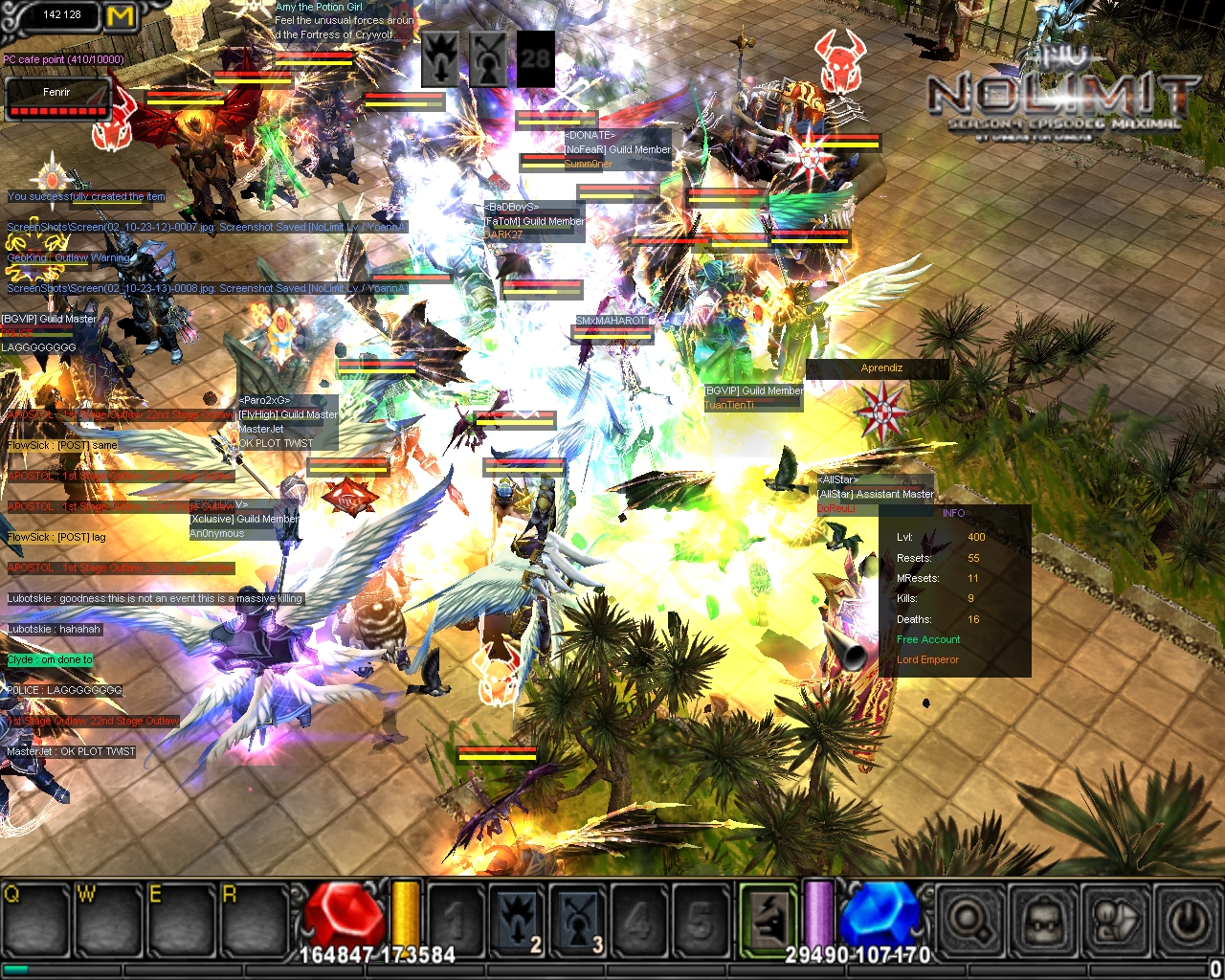This screenshot has width=1225, height=980.
Task: Click the Lord Emperor text in INFO panel
Action: click(x=927, y=659)
